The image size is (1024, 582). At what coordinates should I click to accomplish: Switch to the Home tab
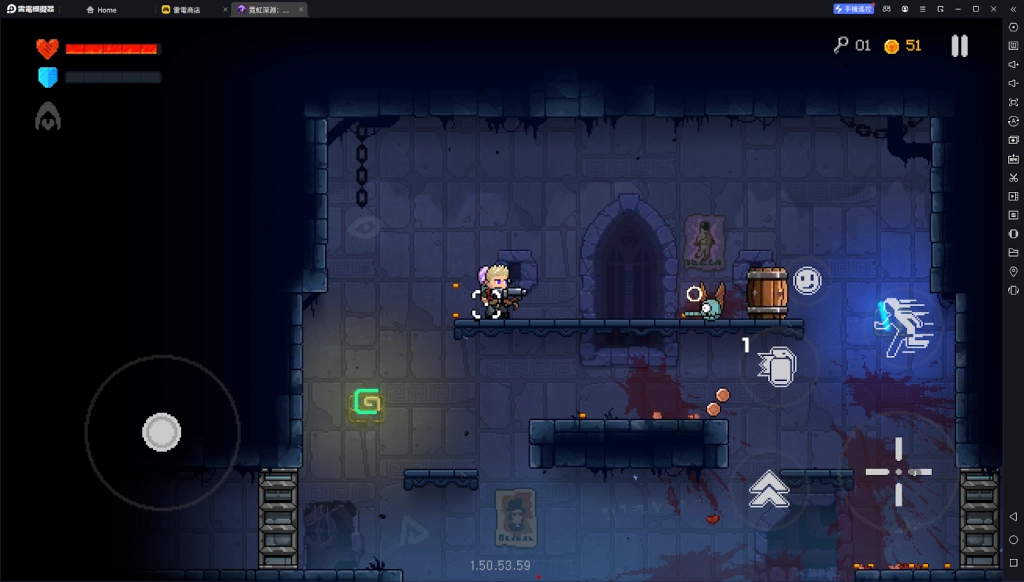point(102,9)
